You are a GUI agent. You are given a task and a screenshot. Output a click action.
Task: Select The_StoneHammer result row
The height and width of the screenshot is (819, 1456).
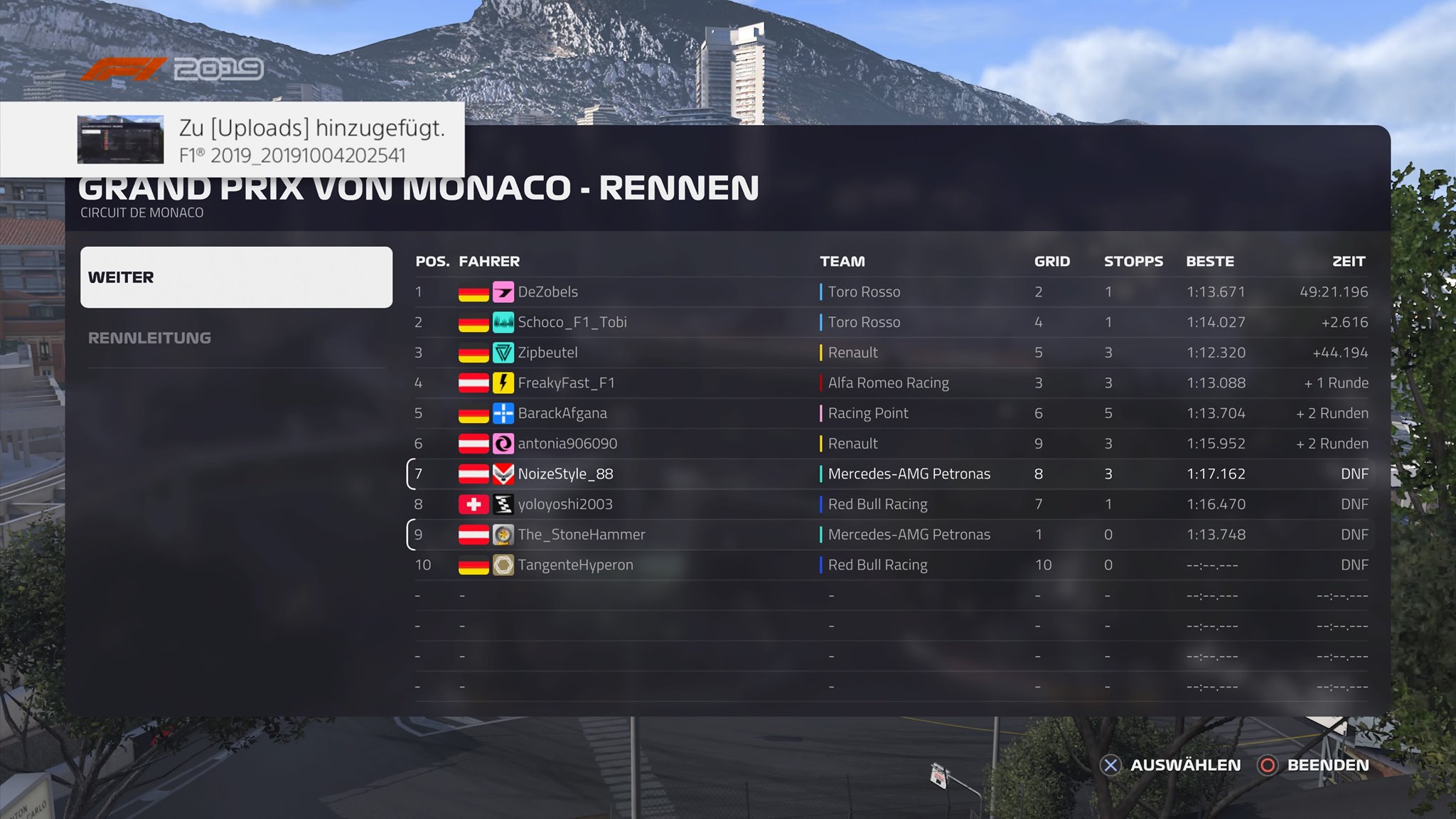(581, 535)
